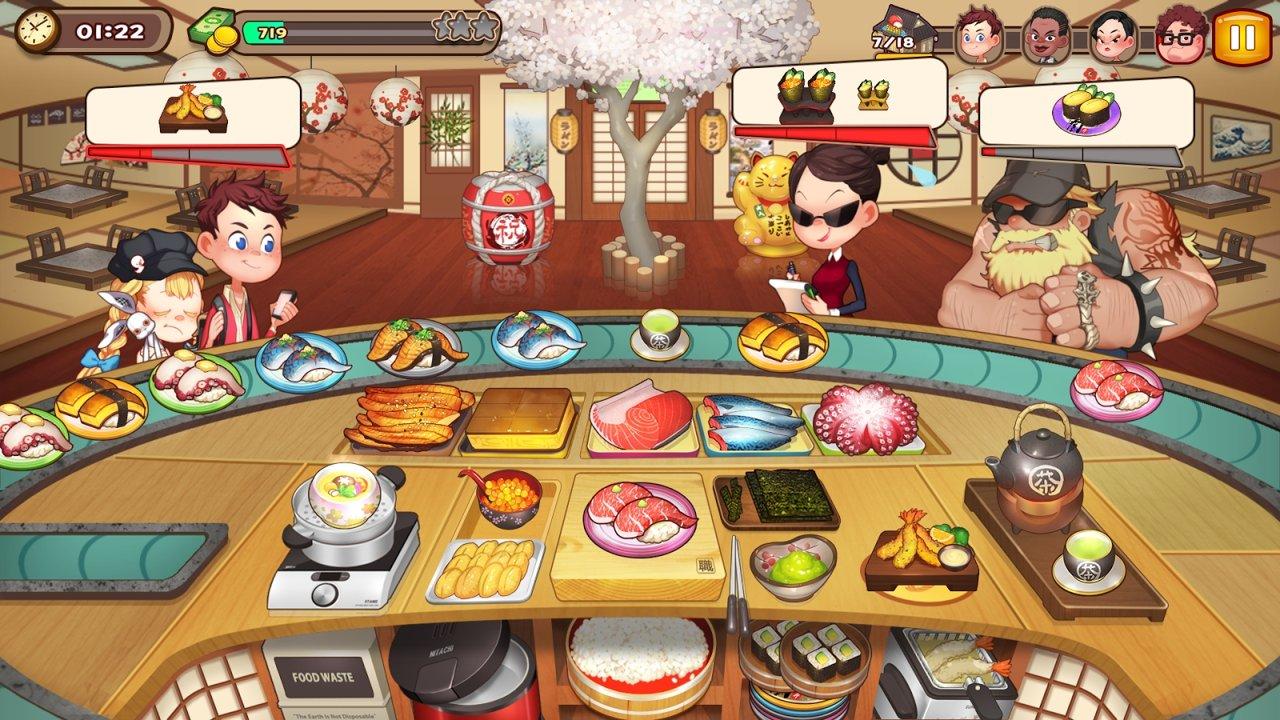
Task: Scoop from the wasabi bowl
Action: (795, 562)
